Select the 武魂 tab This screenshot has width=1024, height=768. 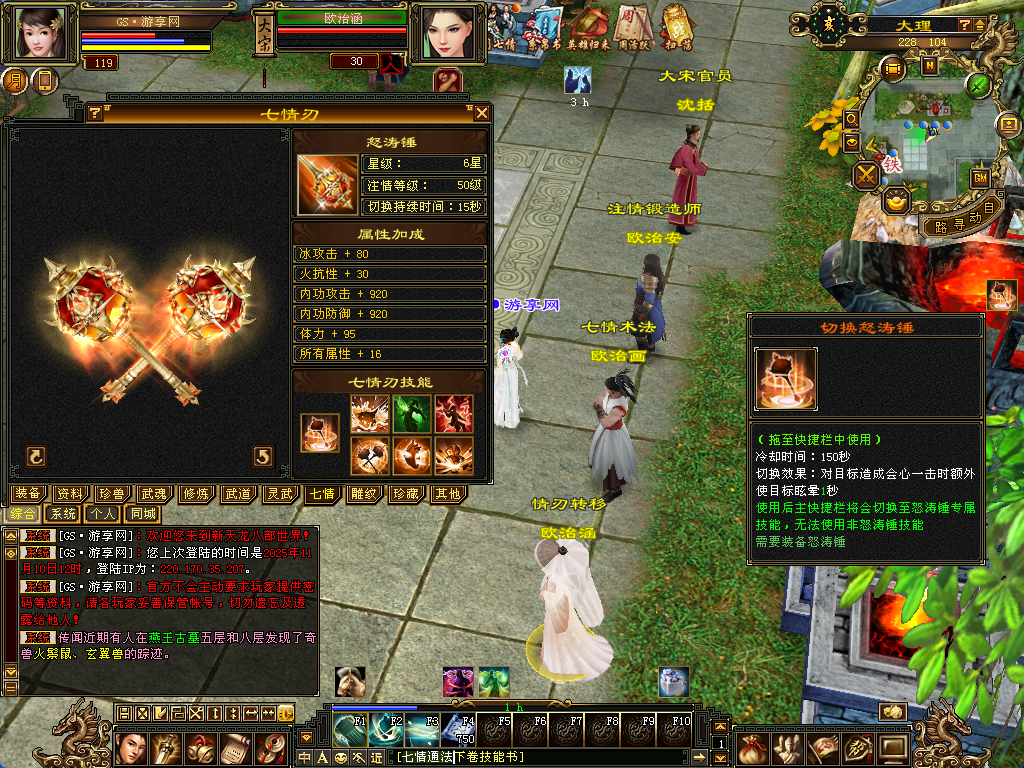pyautogui.click(x=153, y=493)
